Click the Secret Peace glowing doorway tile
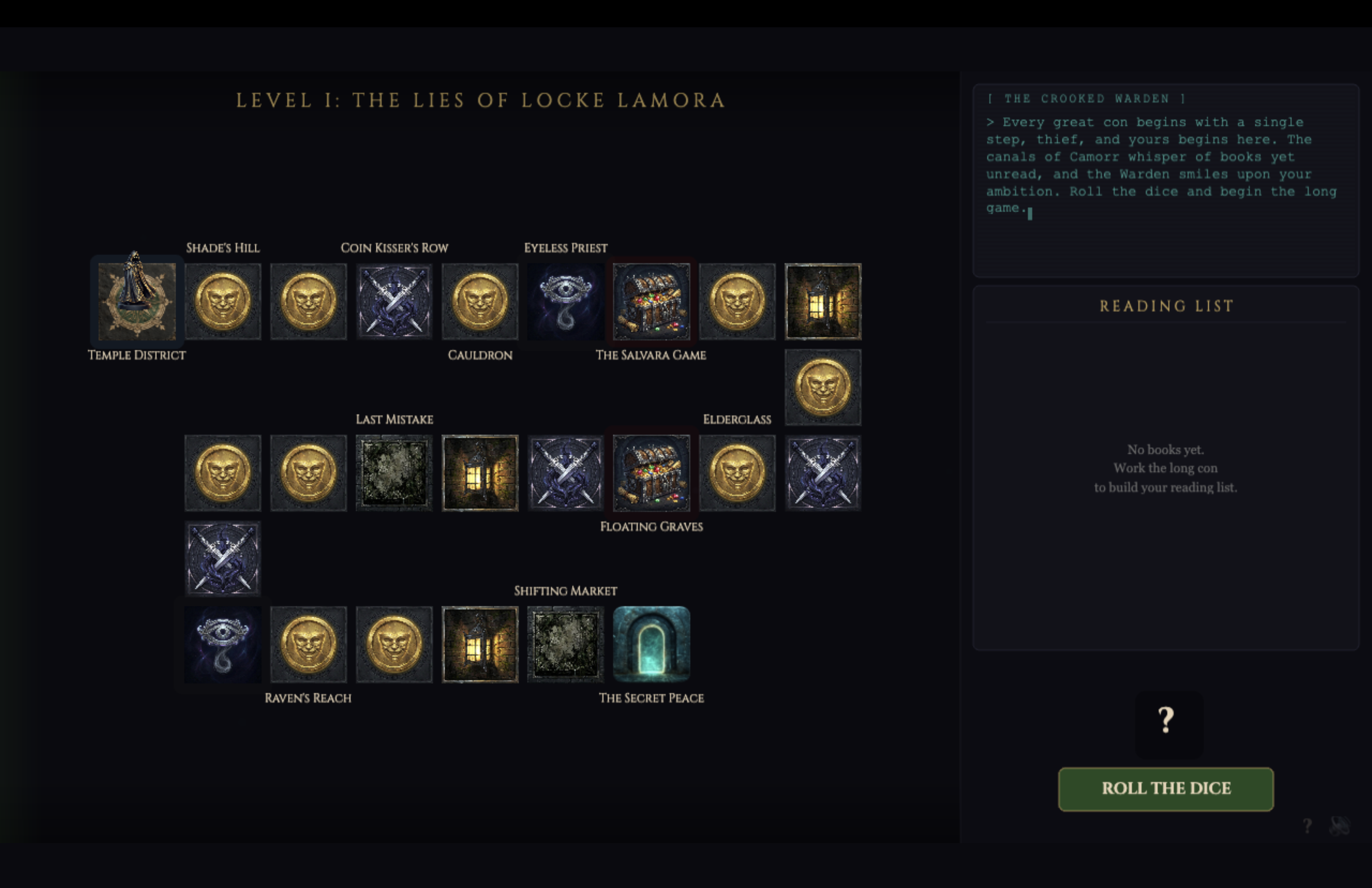This screenshot has width=1372, height=888. click(651, 644)
